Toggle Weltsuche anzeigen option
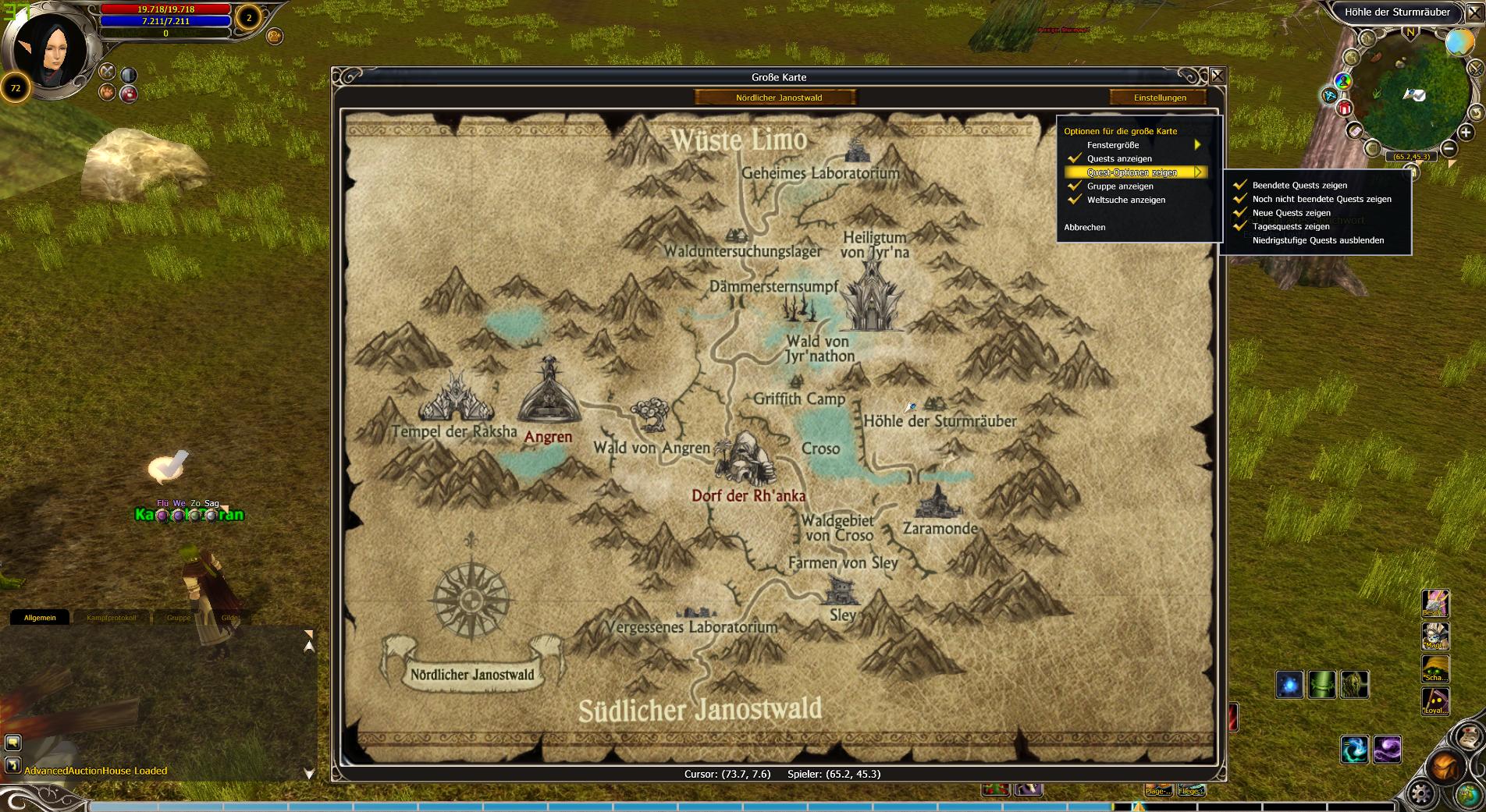The width and height of the screenshot is (1486, 812). 1125,200
